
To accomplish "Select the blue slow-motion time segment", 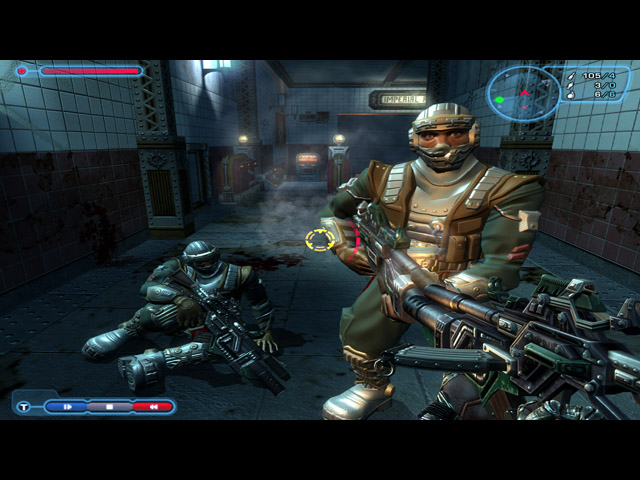I will point(69,407).
